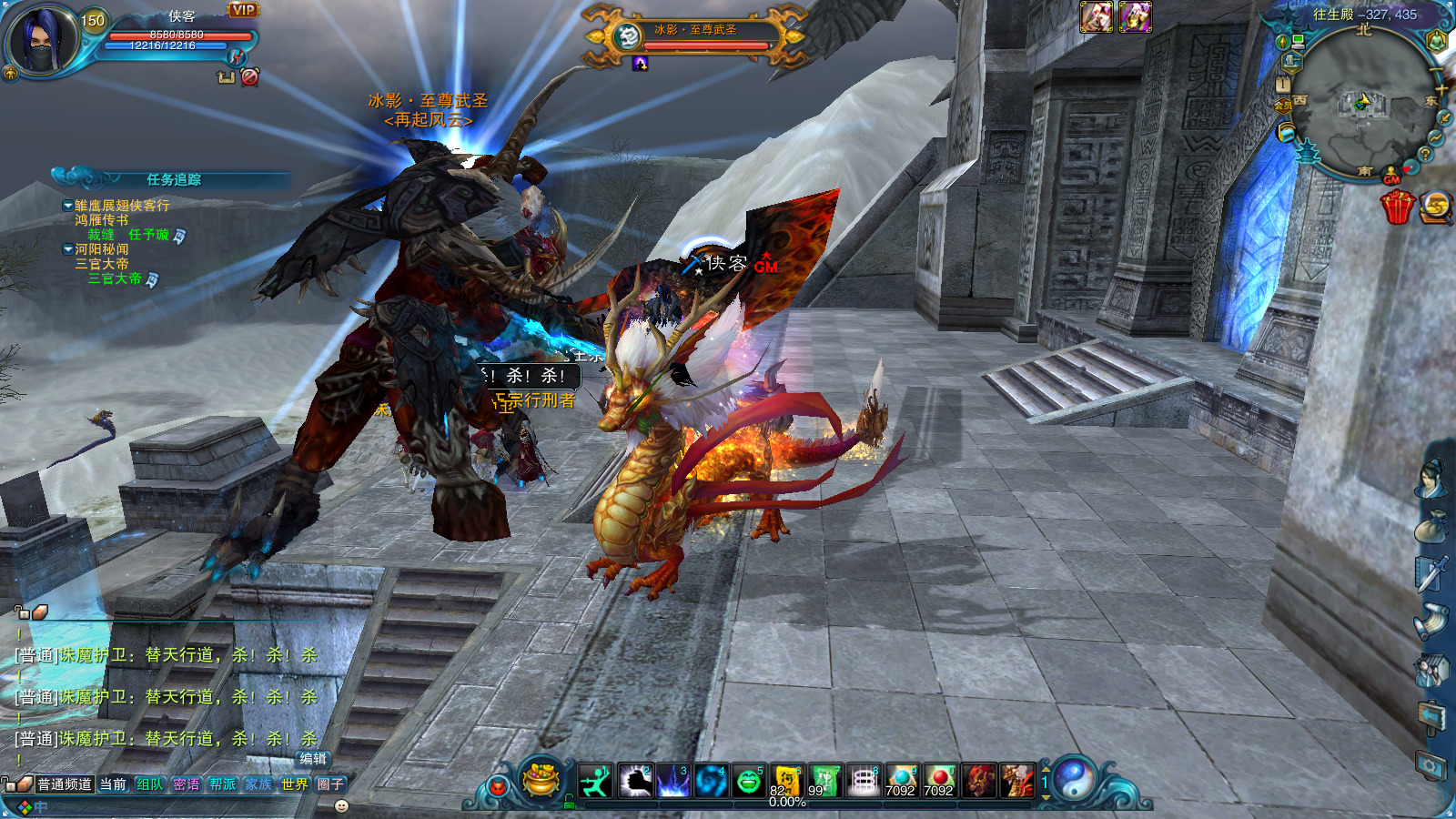The width and height of the screenshot is (1456, 819).
Task: Switch chat to 世界 channel
Action: pyautogui.click(x=294, y=784)
